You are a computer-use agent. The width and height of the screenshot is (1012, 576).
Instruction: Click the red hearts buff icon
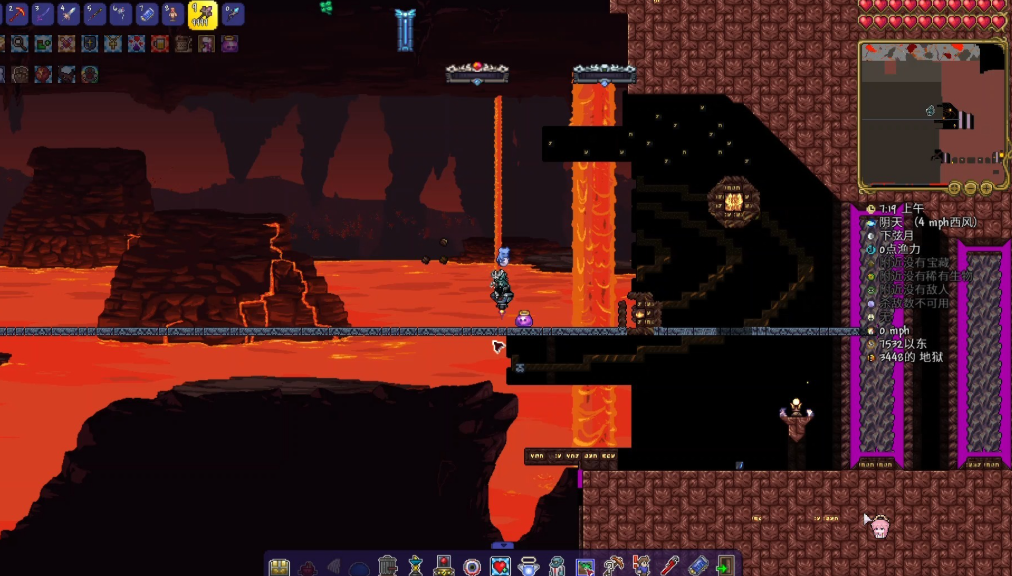pyautogui.click(x=136, y=43)
